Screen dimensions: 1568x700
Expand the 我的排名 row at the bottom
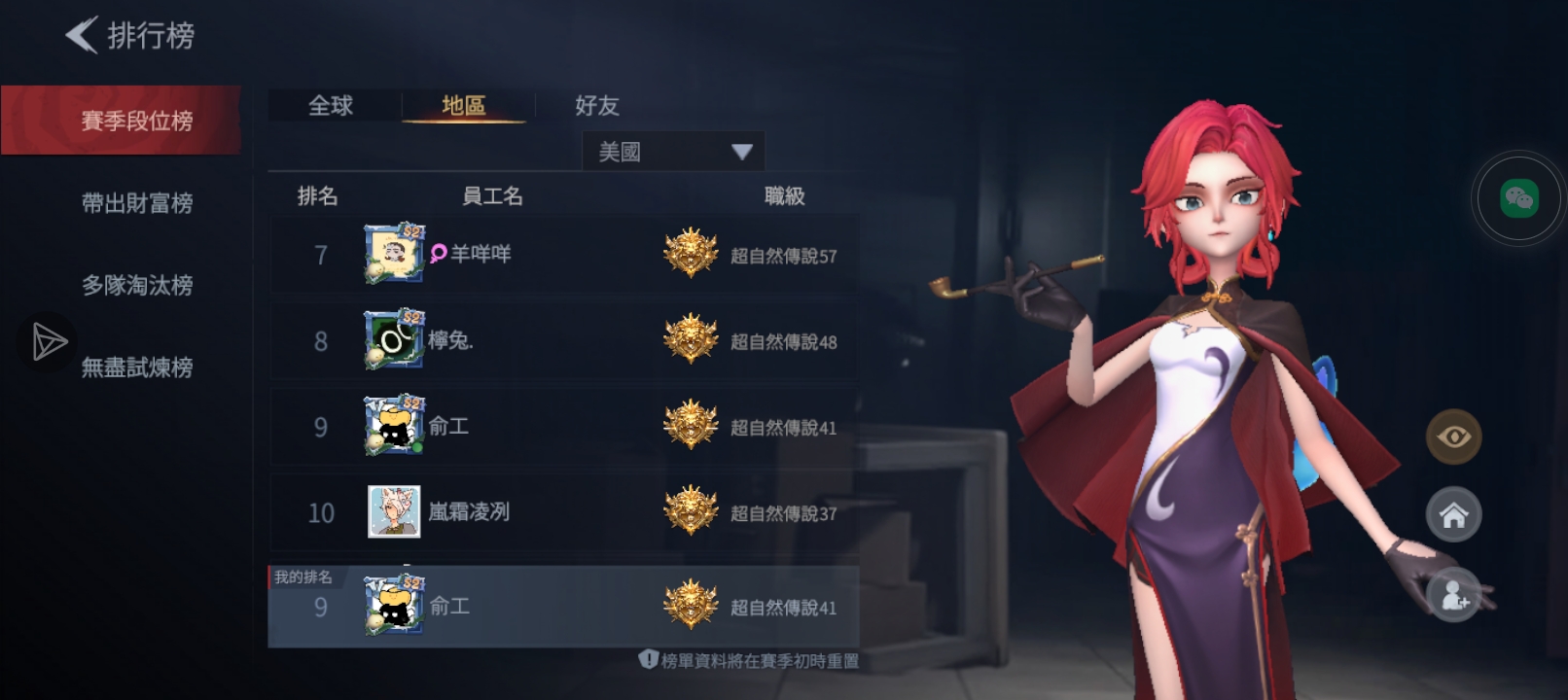(564, 605)
